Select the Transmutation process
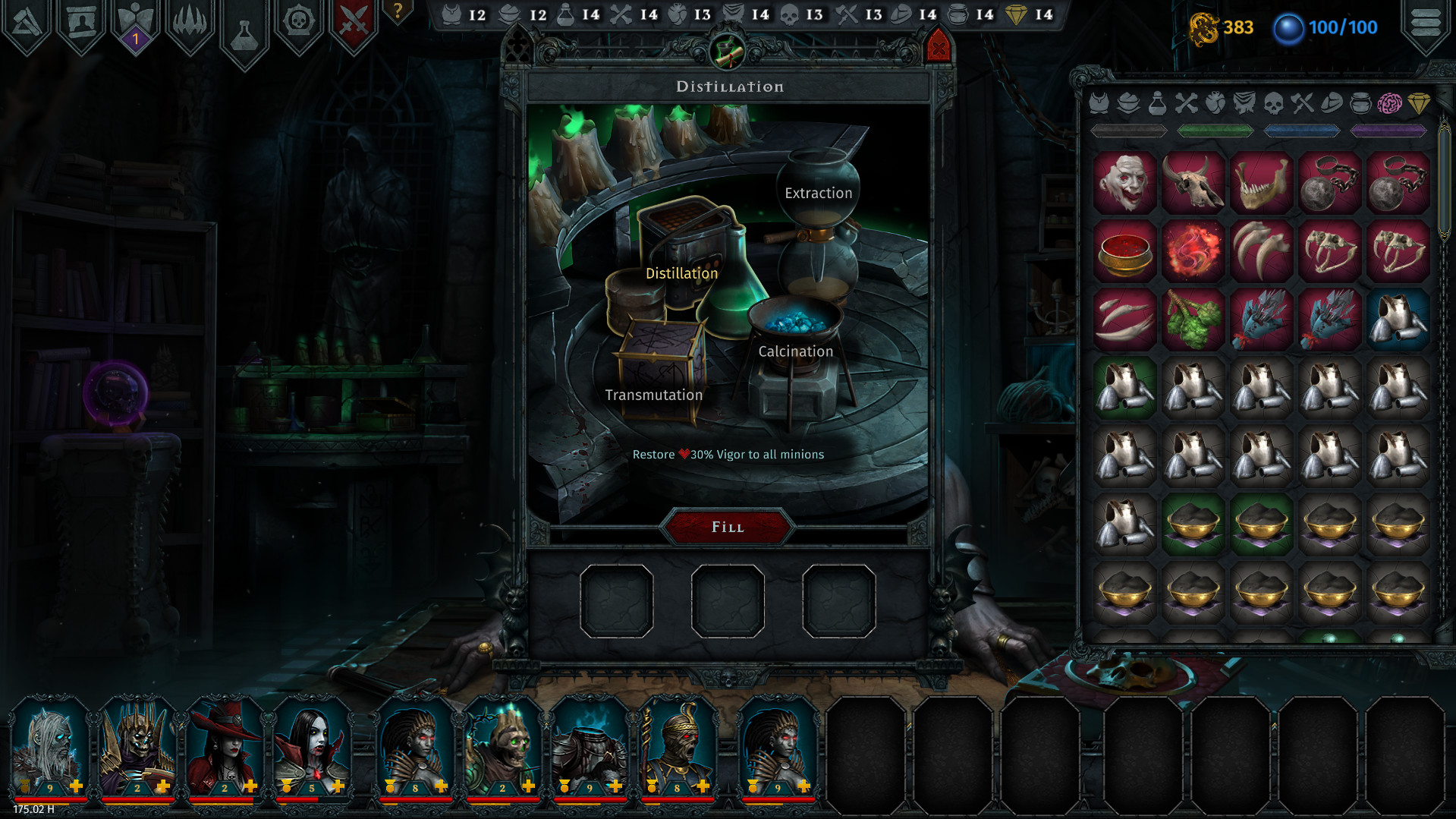 tap(653, 394)
